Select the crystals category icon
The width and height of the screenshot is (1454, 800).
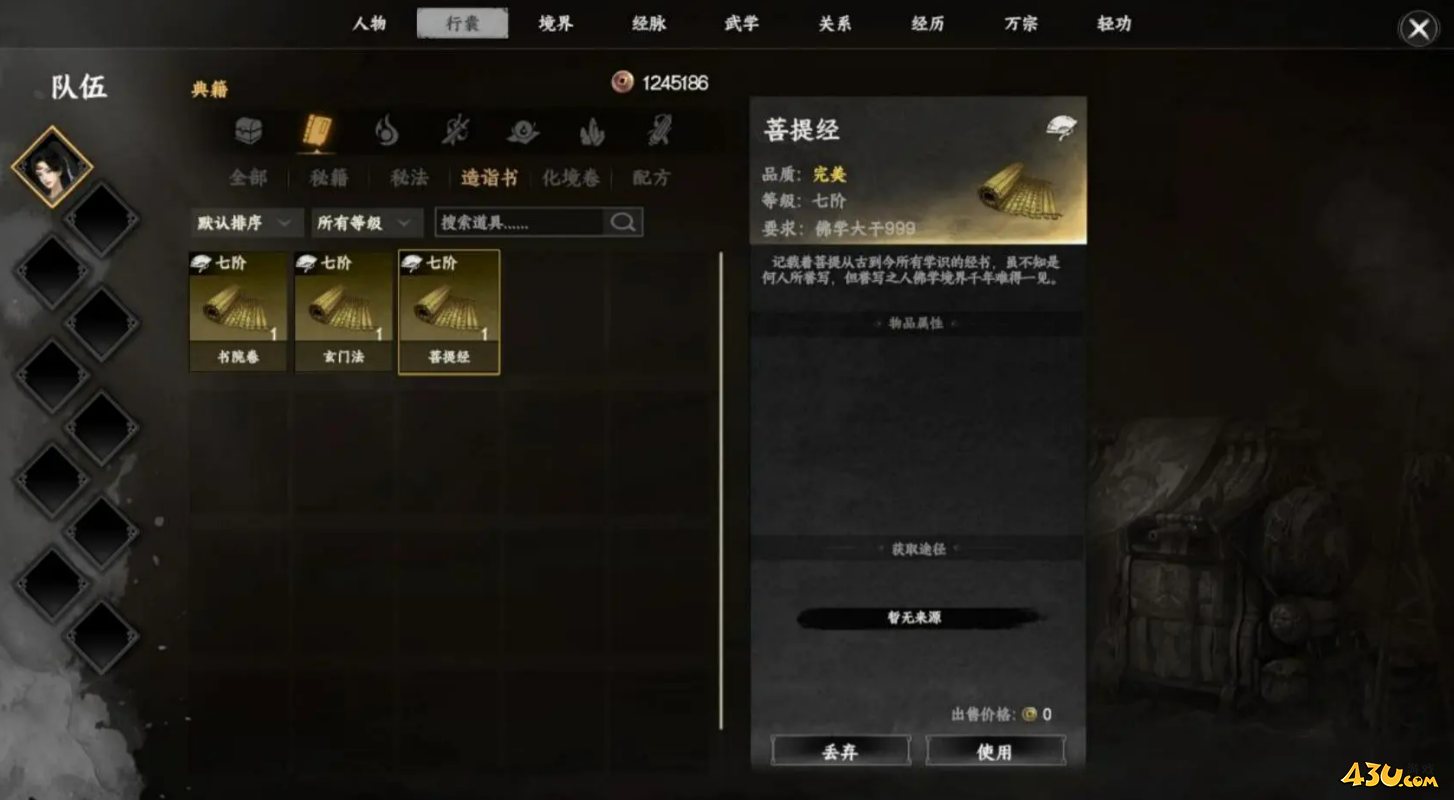591,130
